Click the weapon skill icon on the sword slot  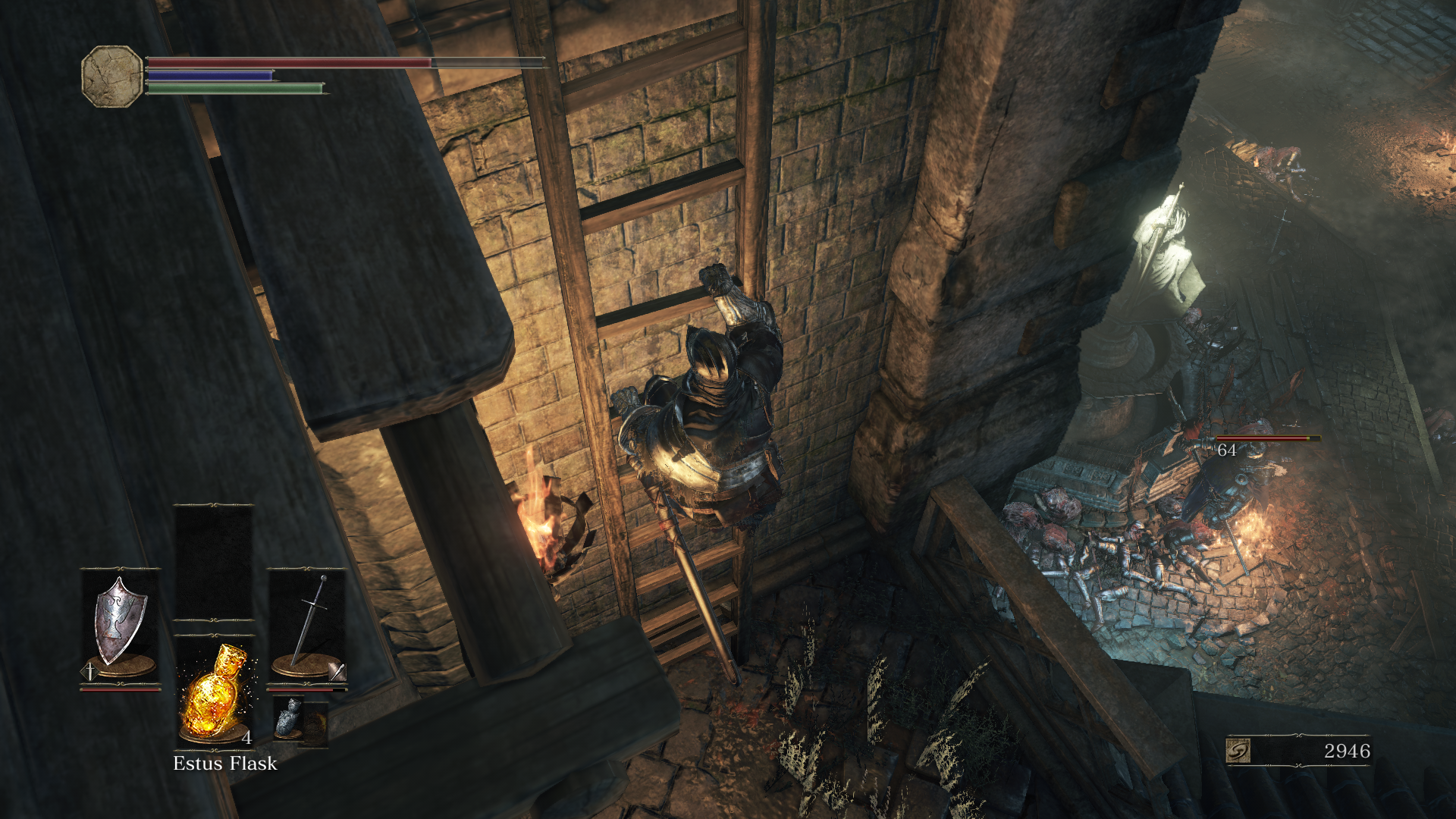click(337, 671)
